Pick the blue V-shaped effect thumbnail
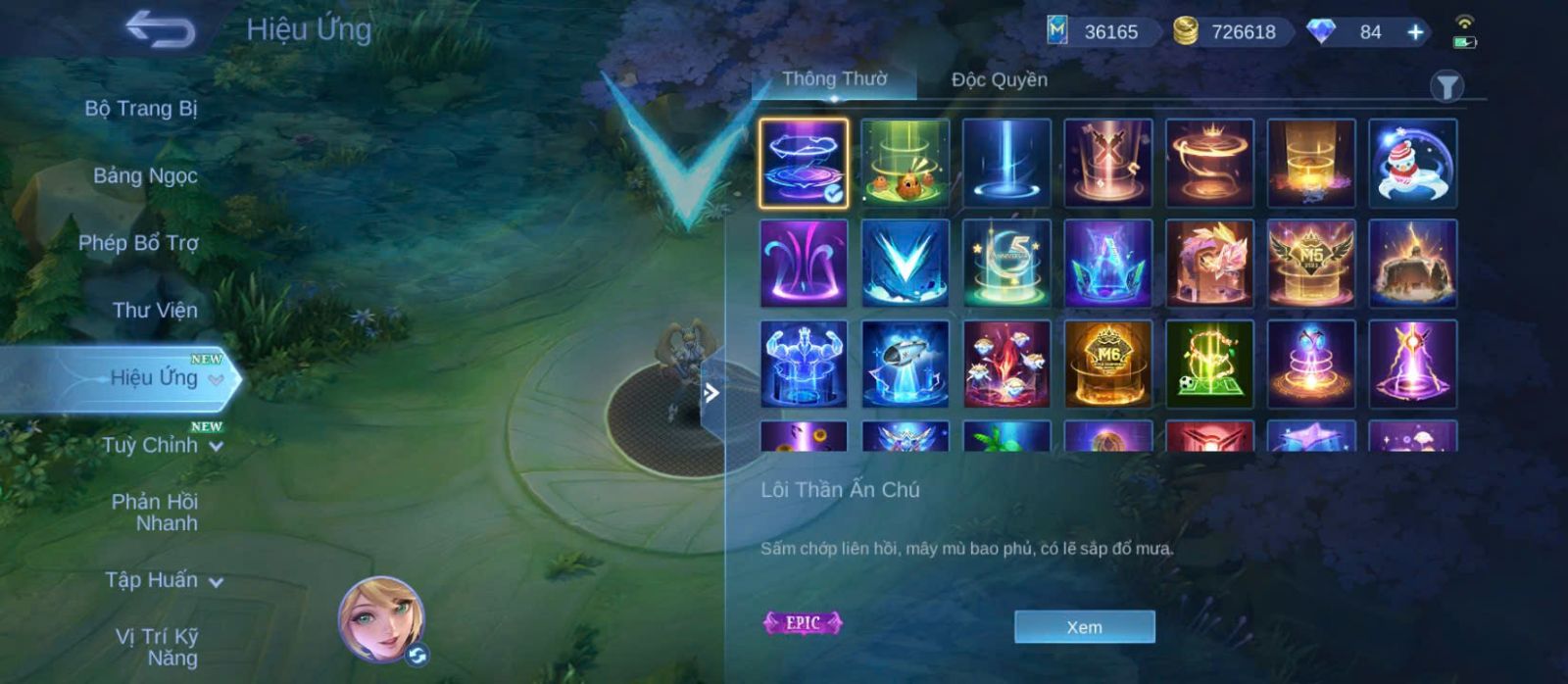The height and width of the screenshot is (684, 1568). pyautogui.click(x=905, y=264)
